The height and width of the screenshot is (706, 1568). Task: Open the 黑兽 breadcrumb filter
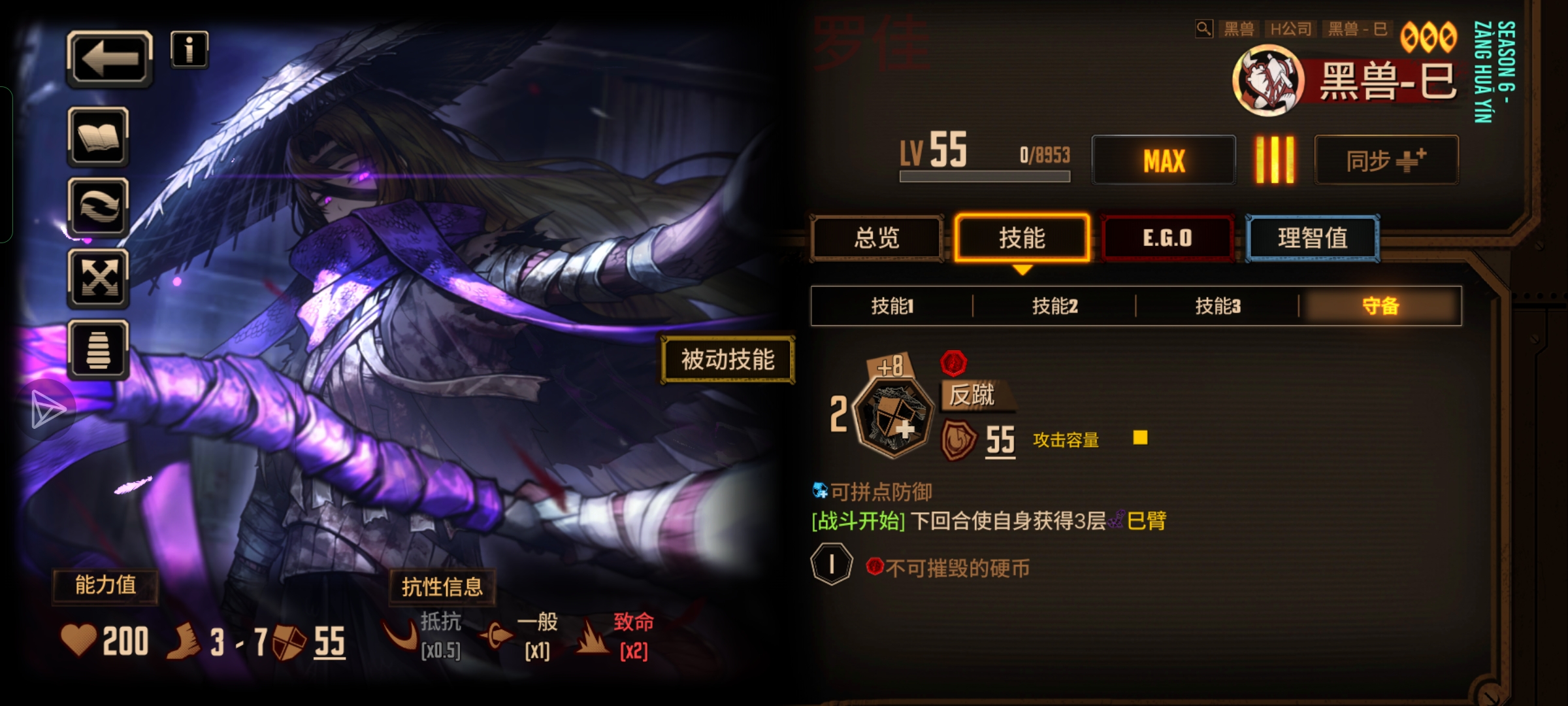[1239, 29]
